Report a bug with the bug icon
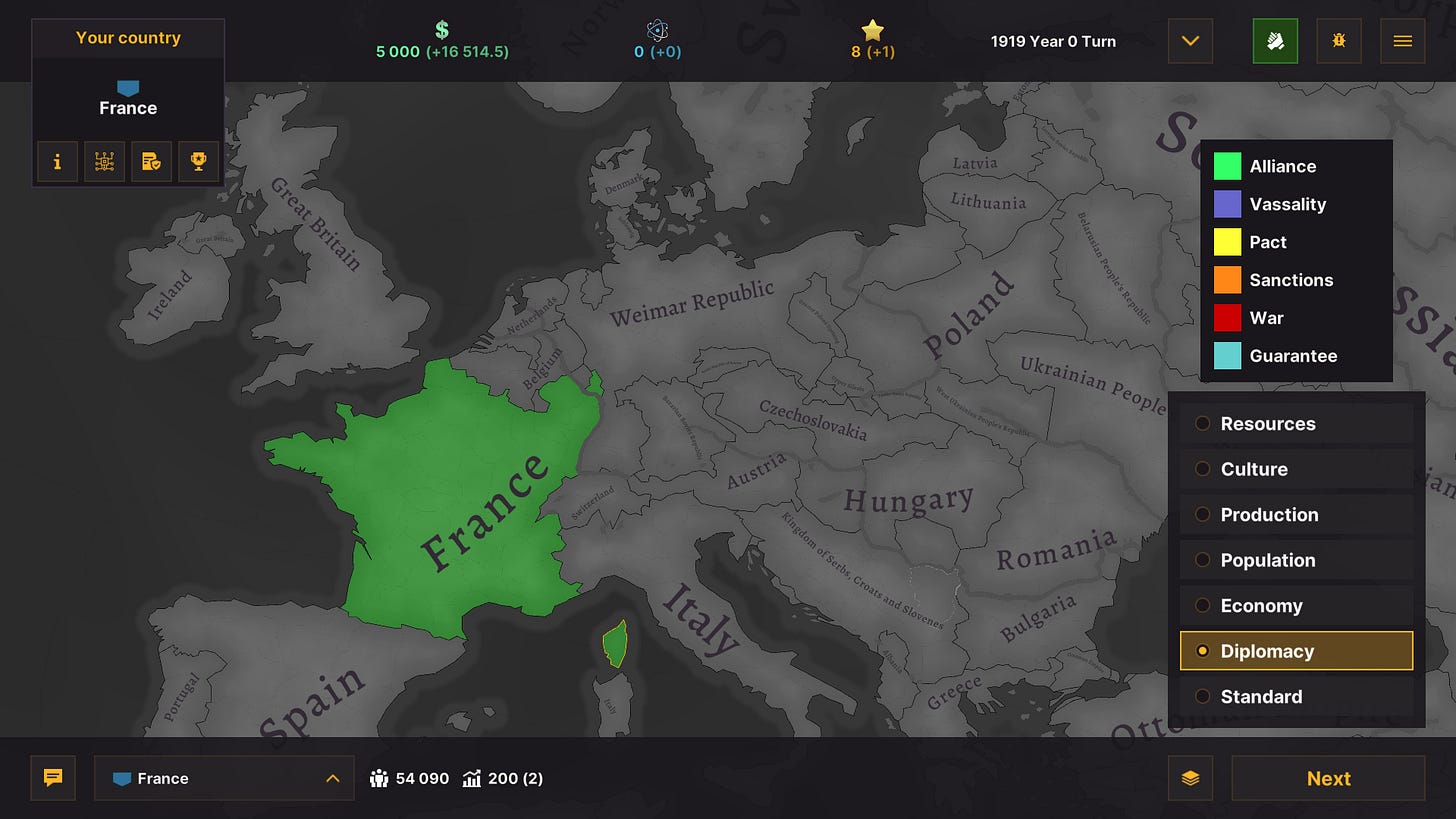This screenshot has height=819, width=1456. [x=1338, y=41]
